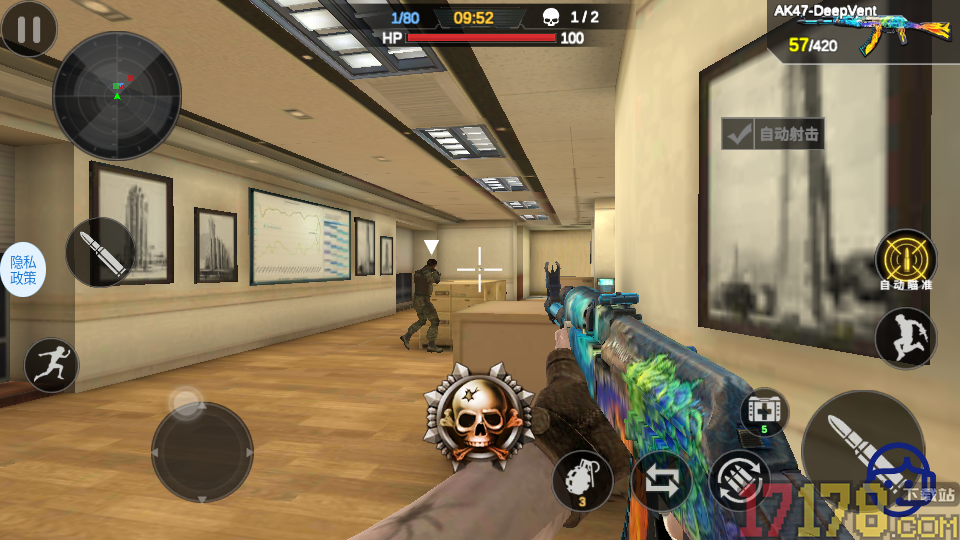Click the virtual movement joystick
This screenshot has height=540, width=960.
click(x=201, y=452)
